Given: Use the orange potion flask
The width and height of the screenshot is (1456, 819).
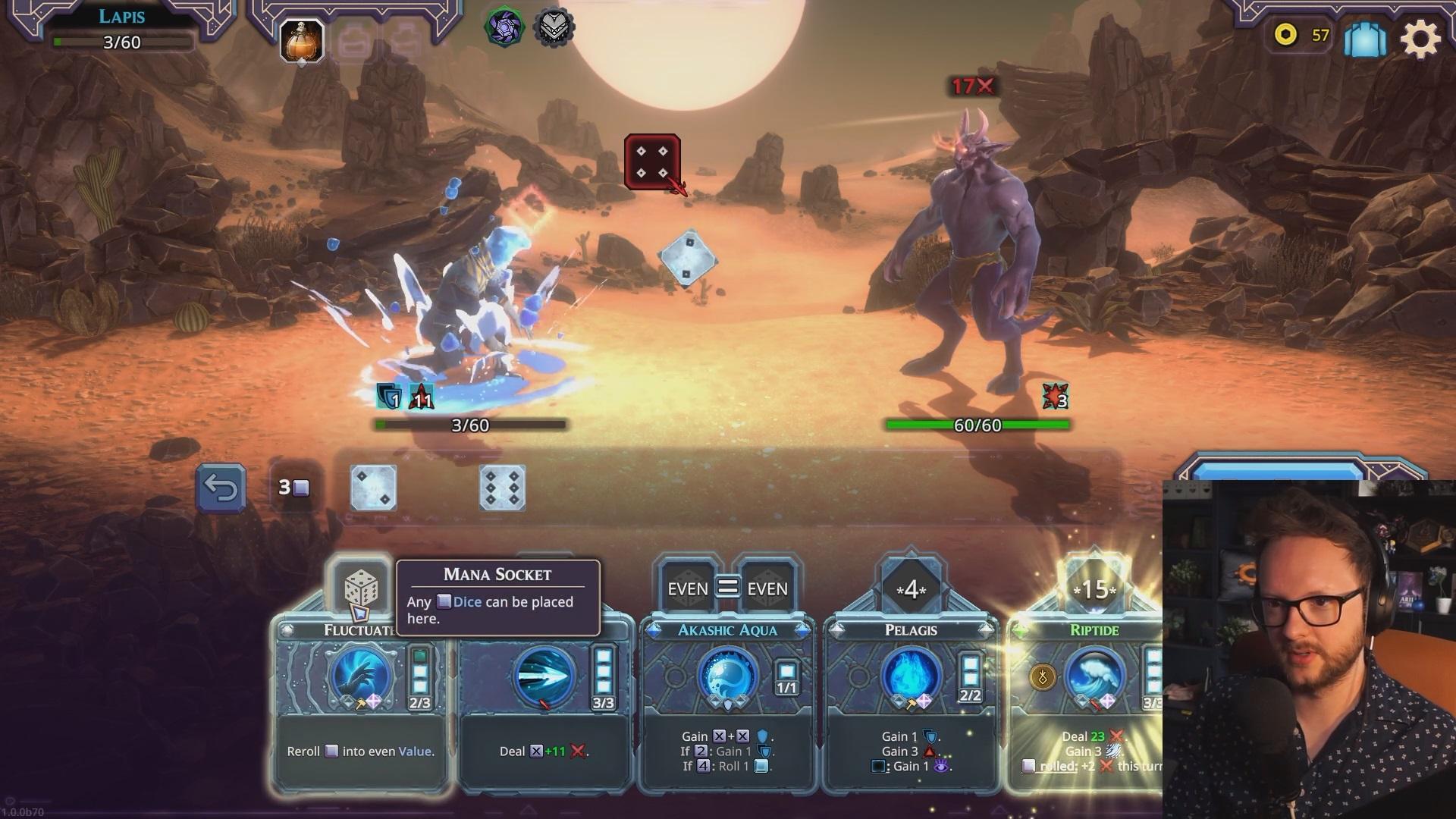Looking at the screenshot, I should coord(302,40).
